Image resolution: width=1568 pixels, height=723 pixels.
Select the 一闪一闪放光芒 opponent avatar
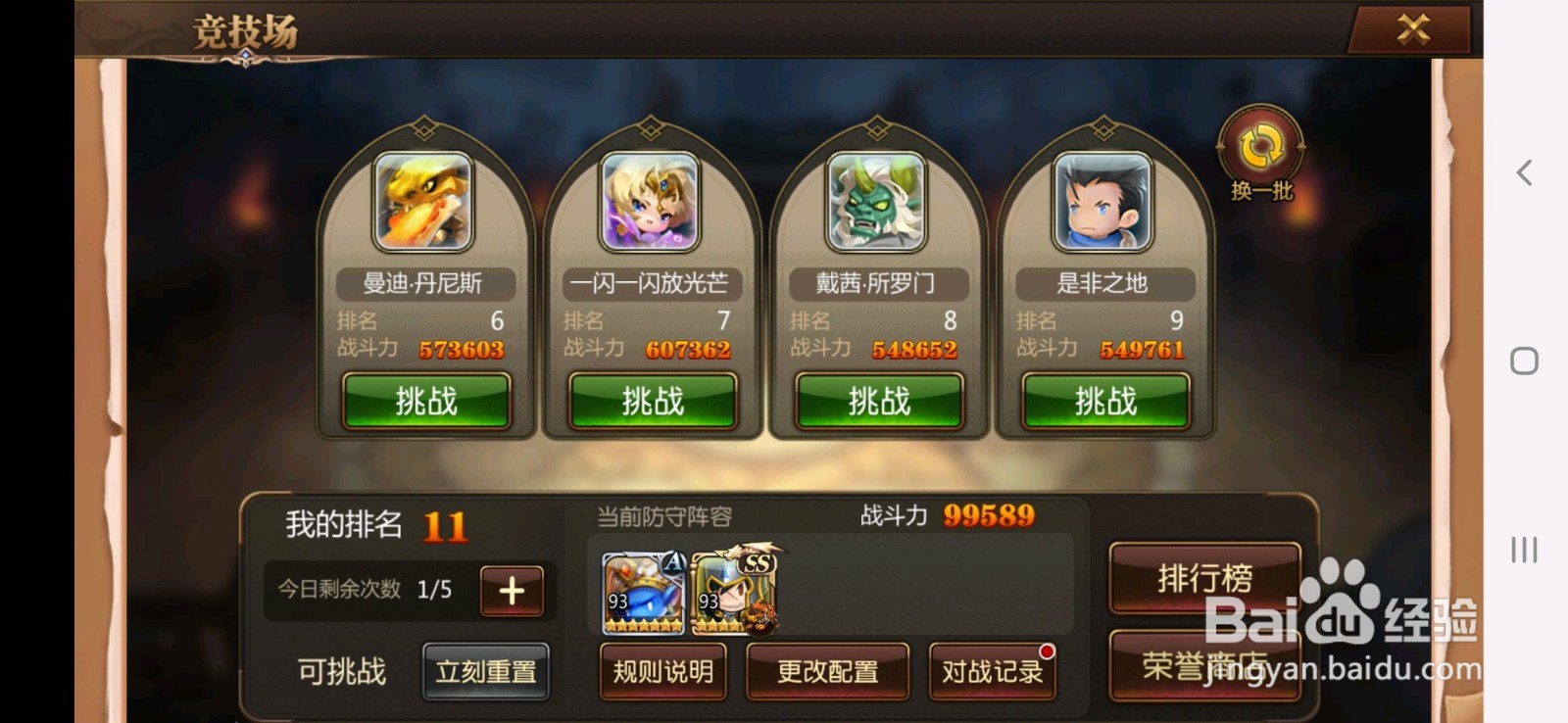652,203
